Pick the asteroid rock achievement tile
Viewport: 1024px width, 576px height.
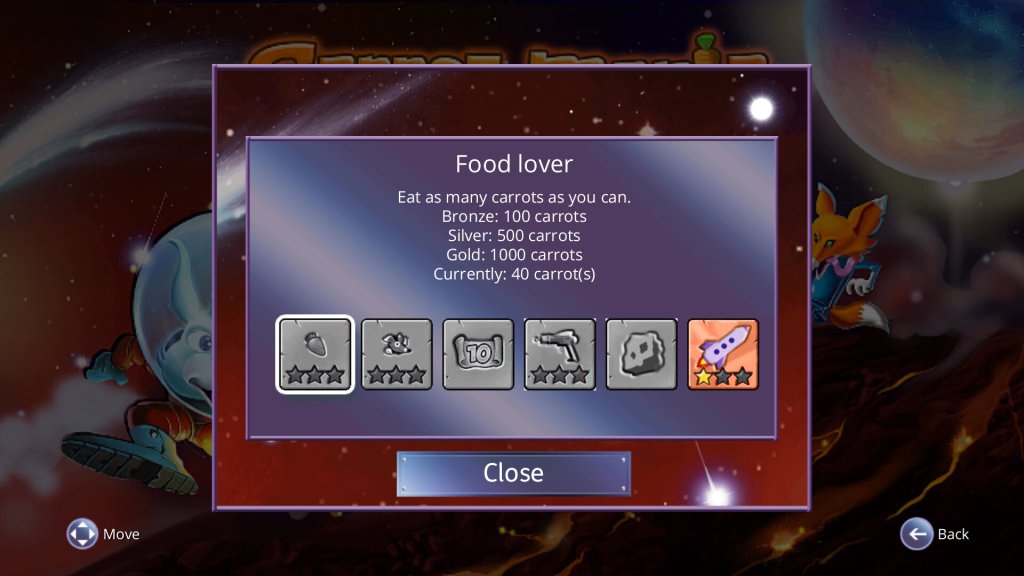[641, 354]
